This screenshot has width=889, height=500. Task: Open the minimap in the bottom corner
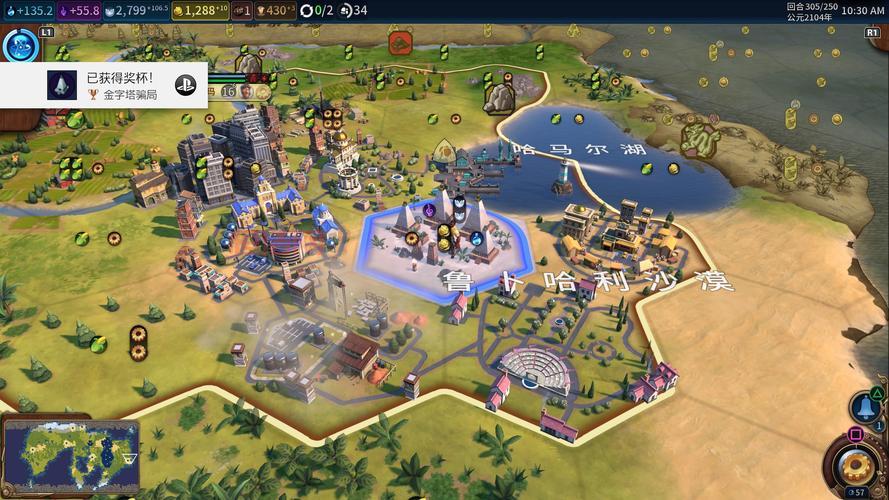[x=70, y=453]
